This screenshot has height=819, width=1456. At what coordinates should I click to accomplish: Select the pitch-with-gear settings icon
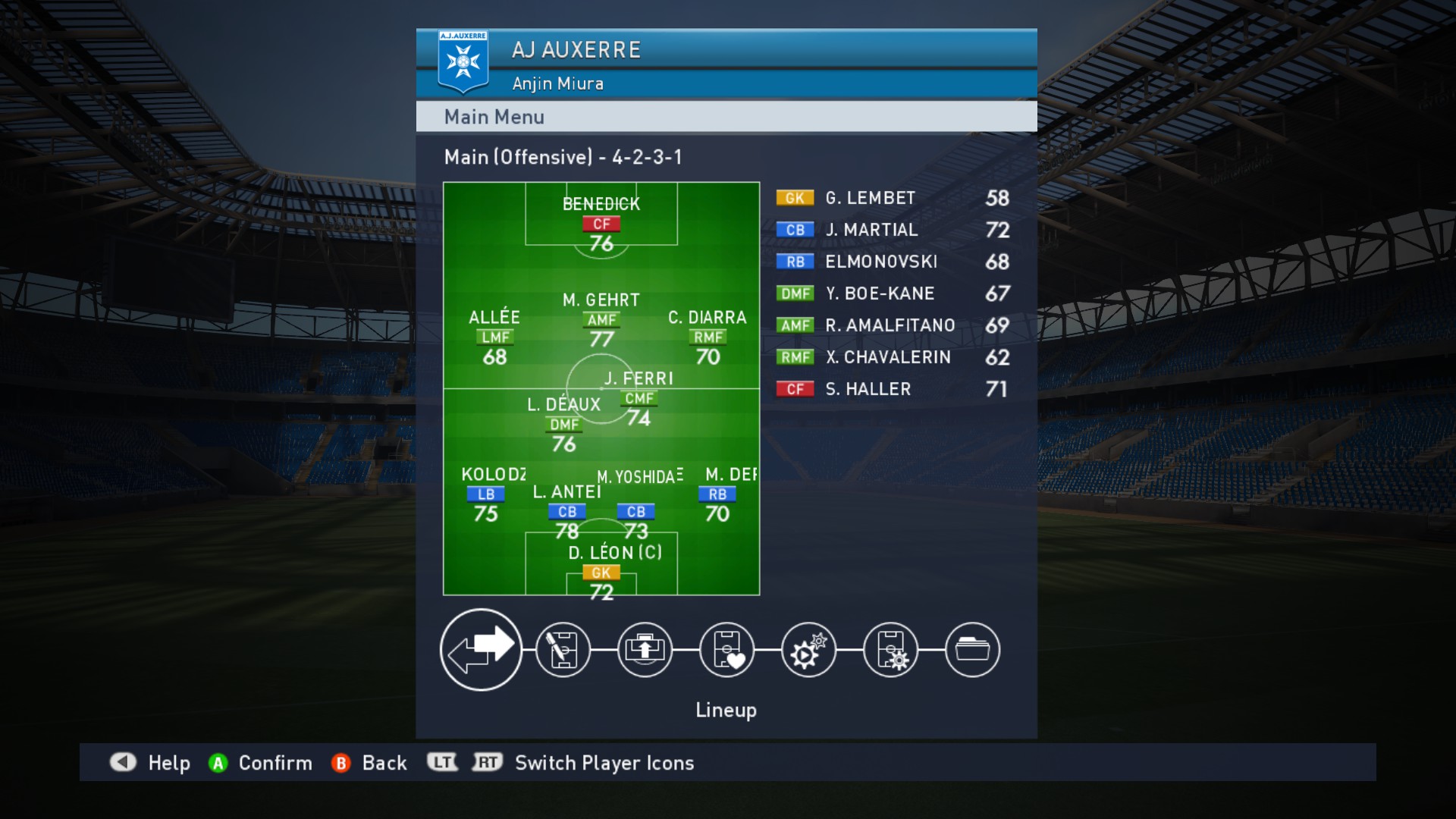pos(890,650)
